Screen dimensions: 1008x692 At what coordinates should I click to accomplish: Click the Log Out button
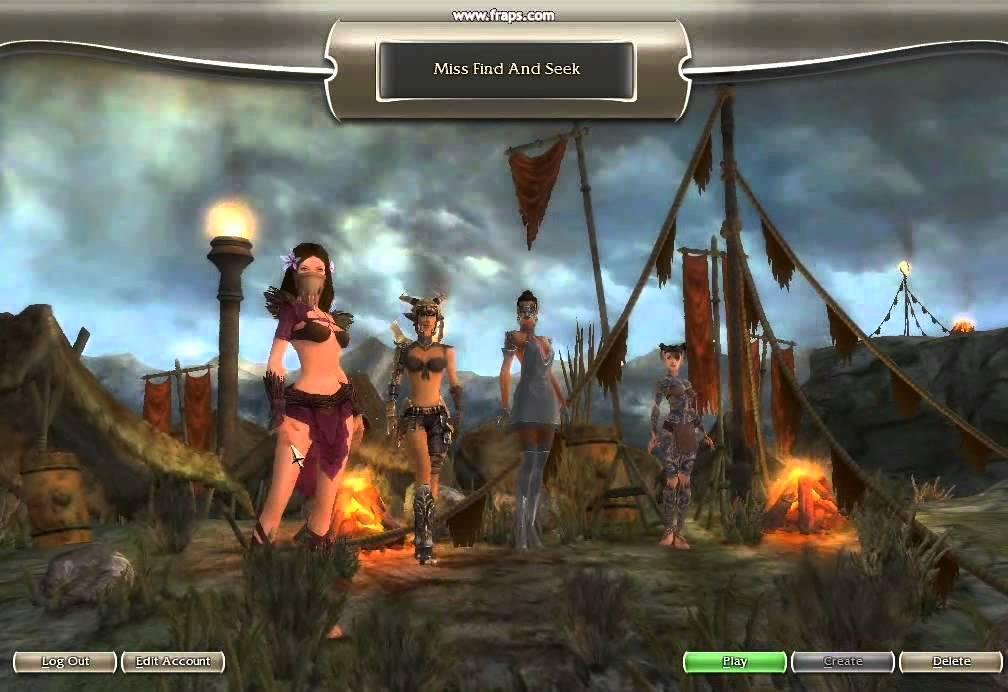pyautogui.click(x=65, y=661)
